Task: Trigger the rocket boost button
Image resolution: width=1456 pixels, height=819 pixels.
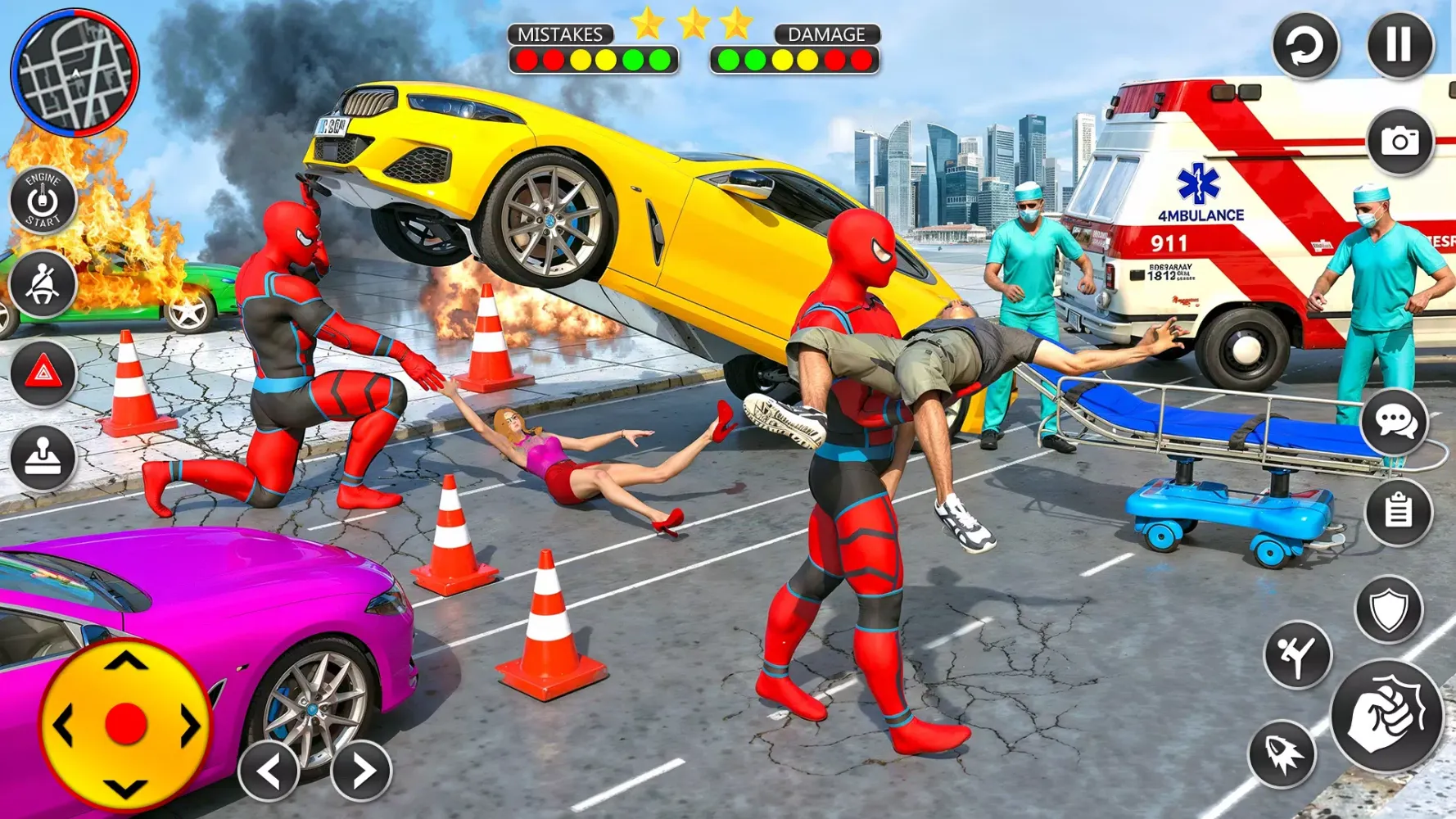Action: point(1282,754)
